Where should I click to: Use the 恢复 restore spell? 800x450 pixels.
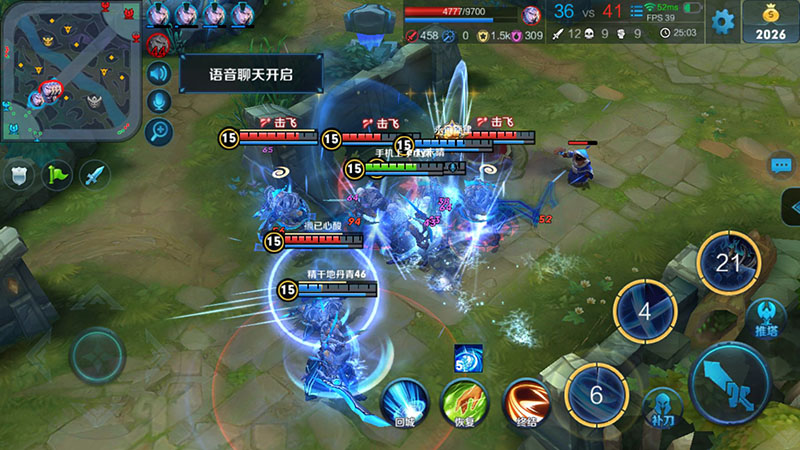pyautogui.click(x=464, y=402)
